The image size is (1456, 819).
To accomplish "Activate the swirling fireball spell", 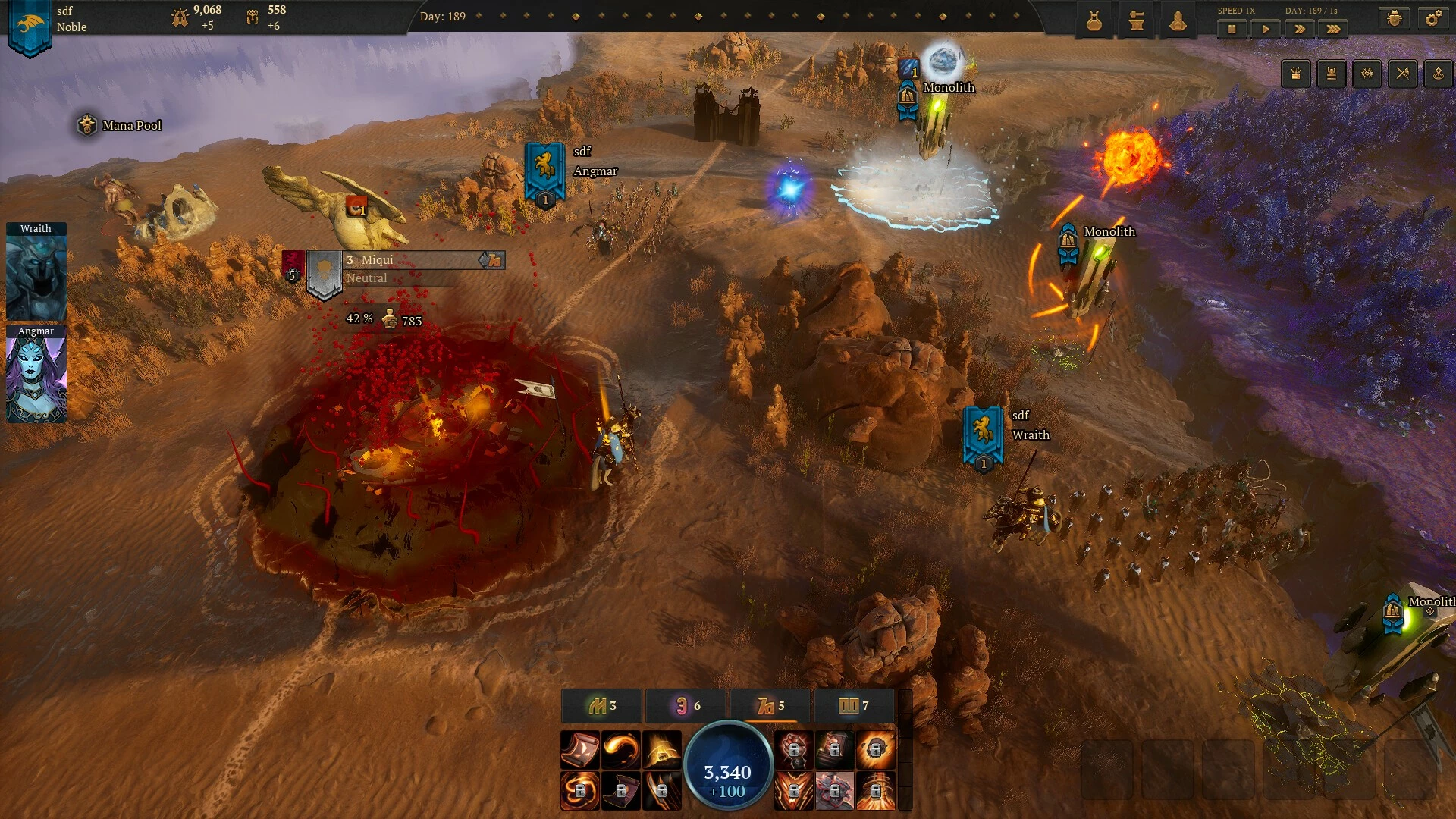I will (x=621, y=750).
